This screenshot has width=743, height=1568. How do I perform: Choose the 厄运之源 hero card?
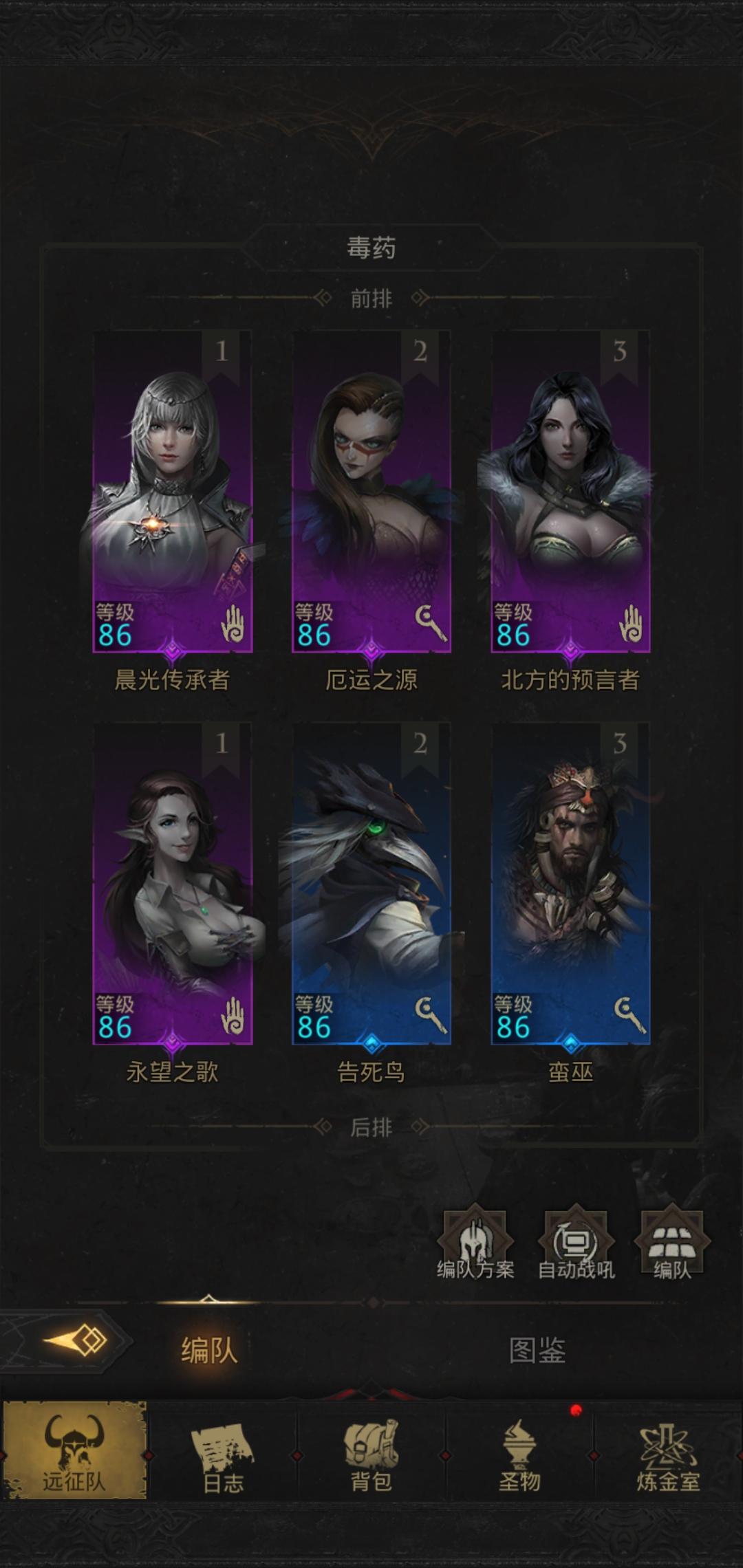coord(371,492)
